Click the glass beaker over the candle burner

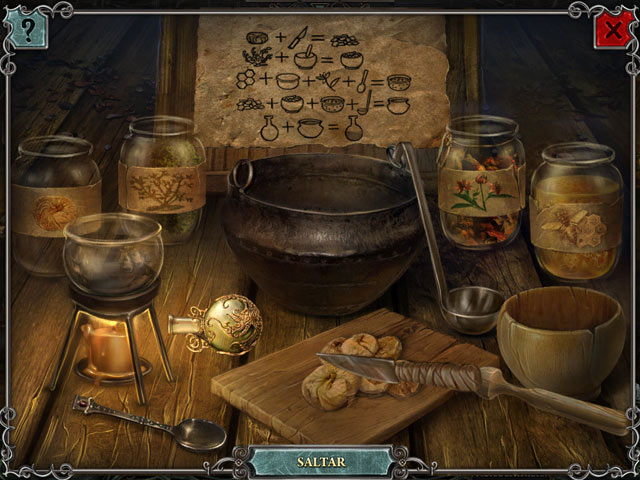[112, 258]
